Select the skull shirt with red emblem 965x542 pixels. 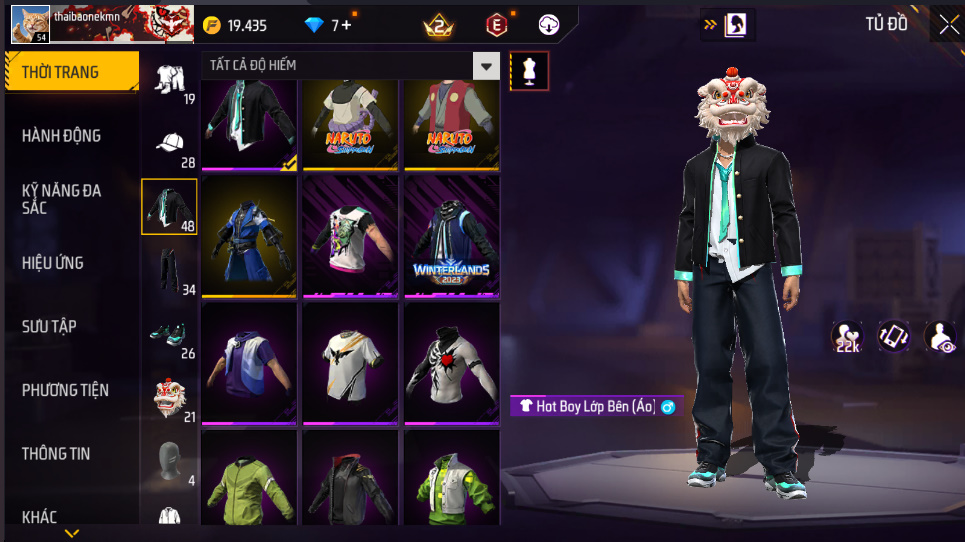click(x=450, y=363)
